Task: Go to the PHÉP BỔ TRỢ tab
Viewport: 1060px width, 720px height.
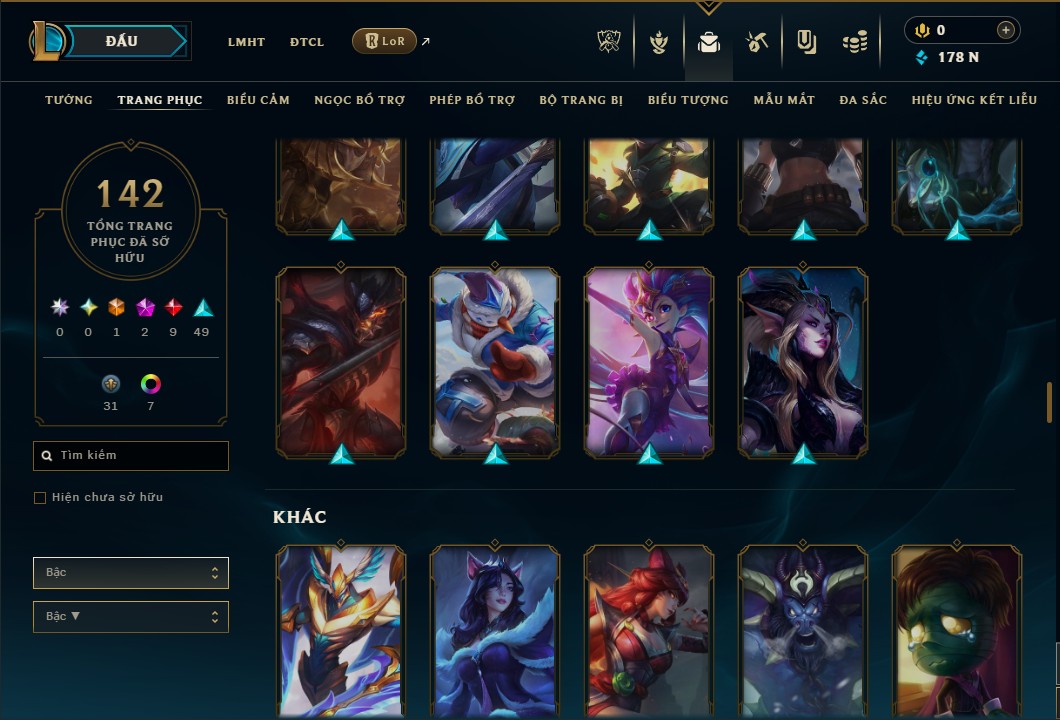Action: 472,100
